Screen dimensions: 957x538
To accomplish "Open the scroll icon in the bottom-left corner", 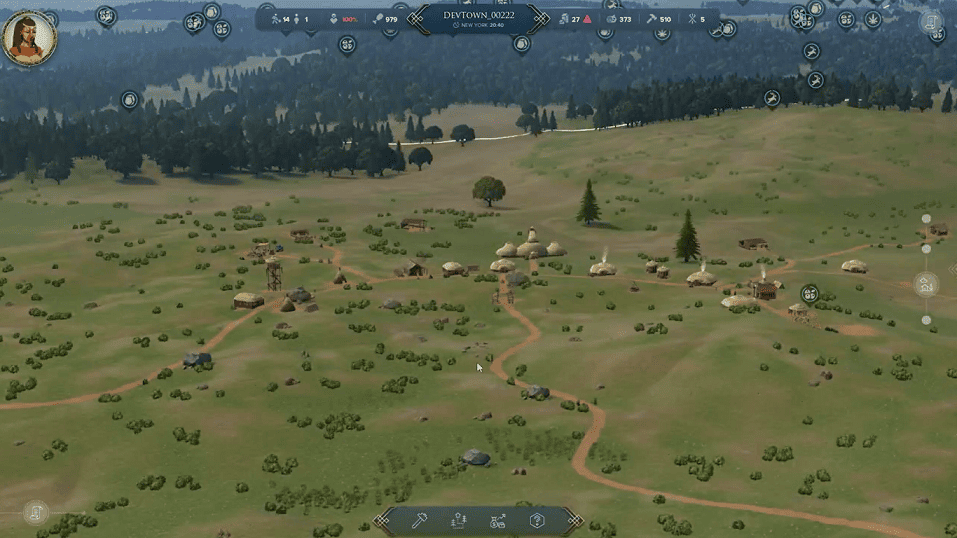I will click(36, 513).
